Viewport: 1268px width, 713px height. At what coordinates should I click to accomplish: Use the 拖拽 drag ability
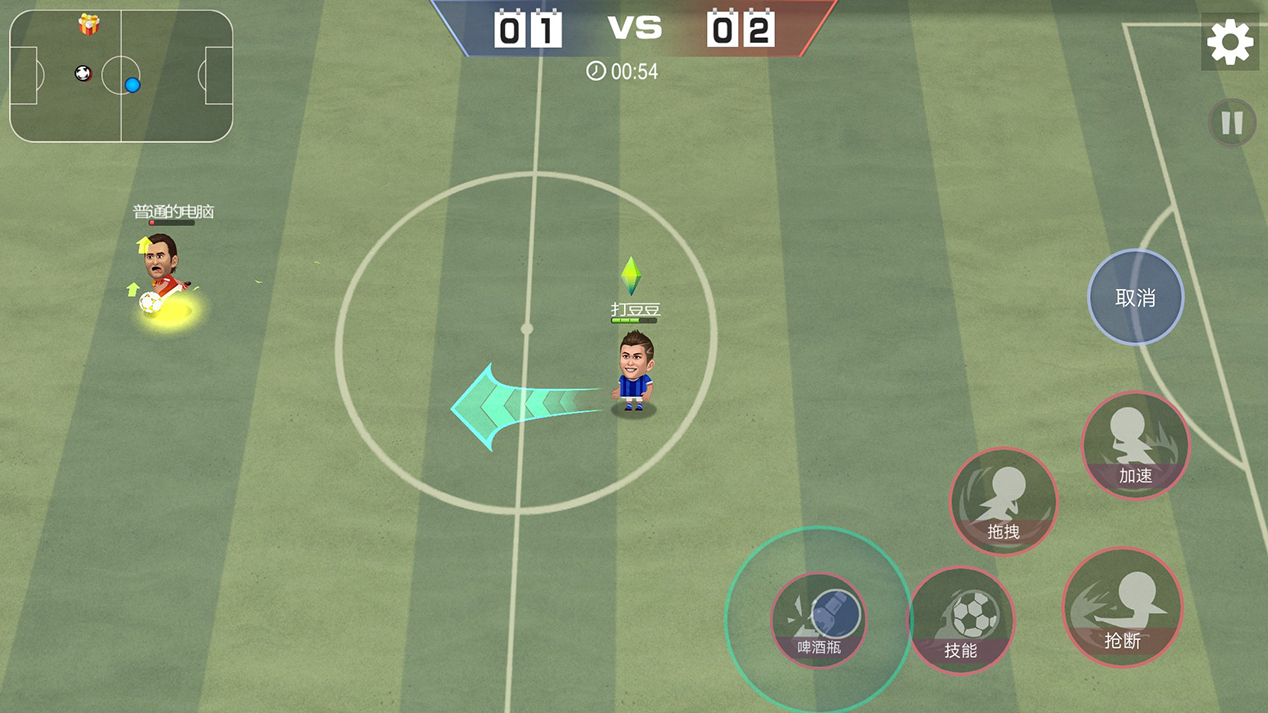[1003, 501]
